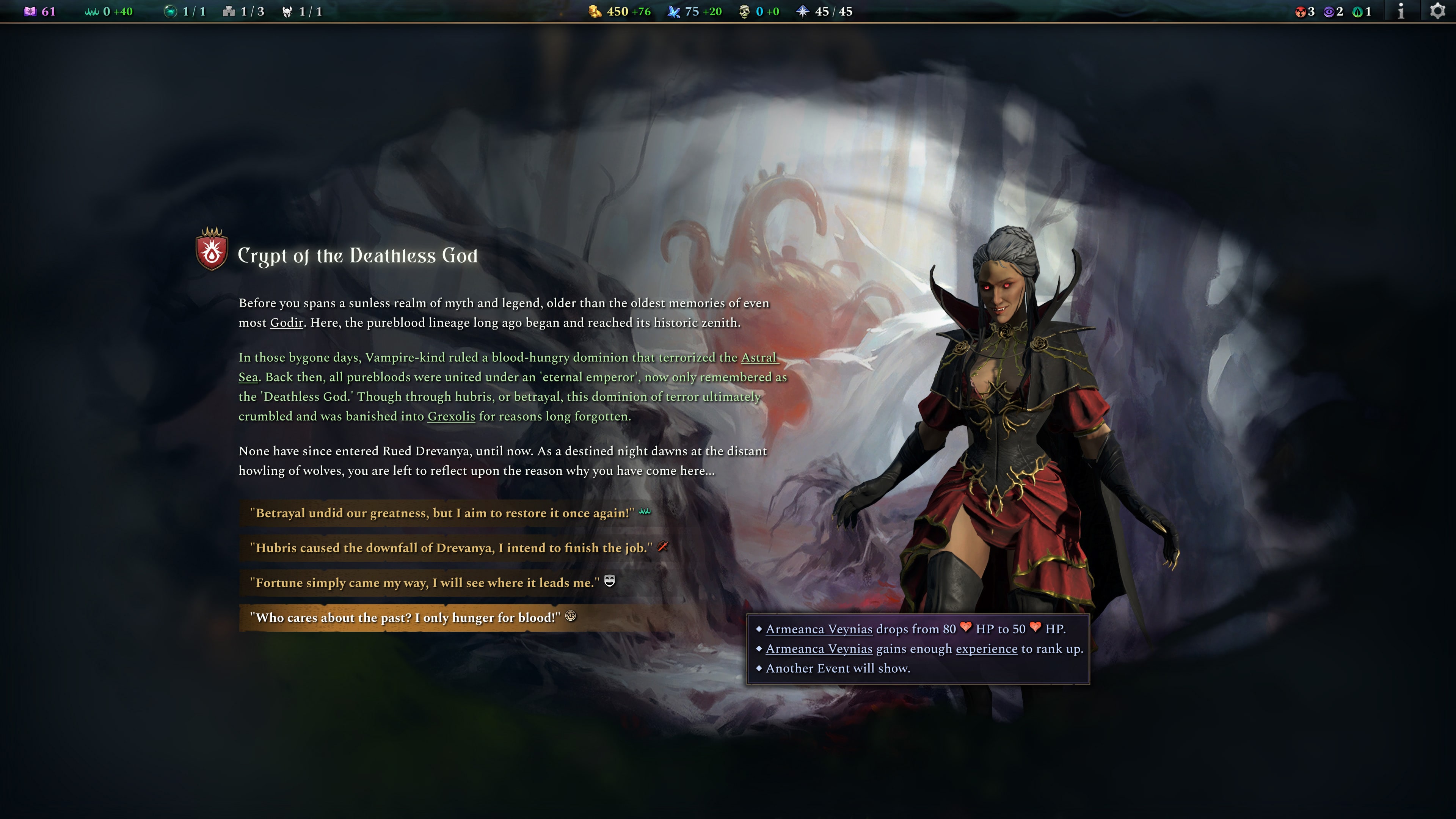Open the gold coins resource icon

595,11
